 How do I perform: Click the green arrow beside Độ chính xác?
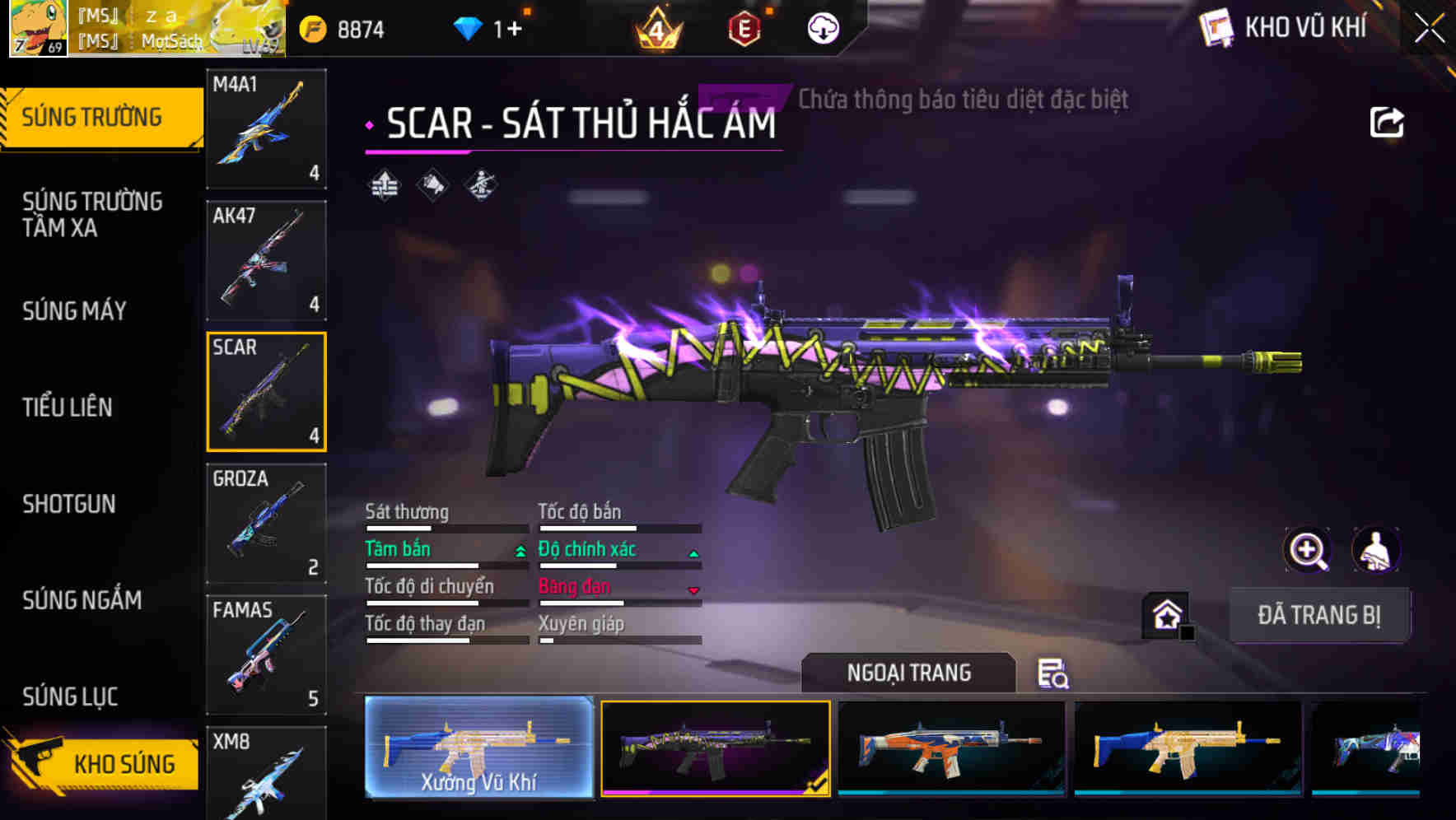(x=693, y=550)
